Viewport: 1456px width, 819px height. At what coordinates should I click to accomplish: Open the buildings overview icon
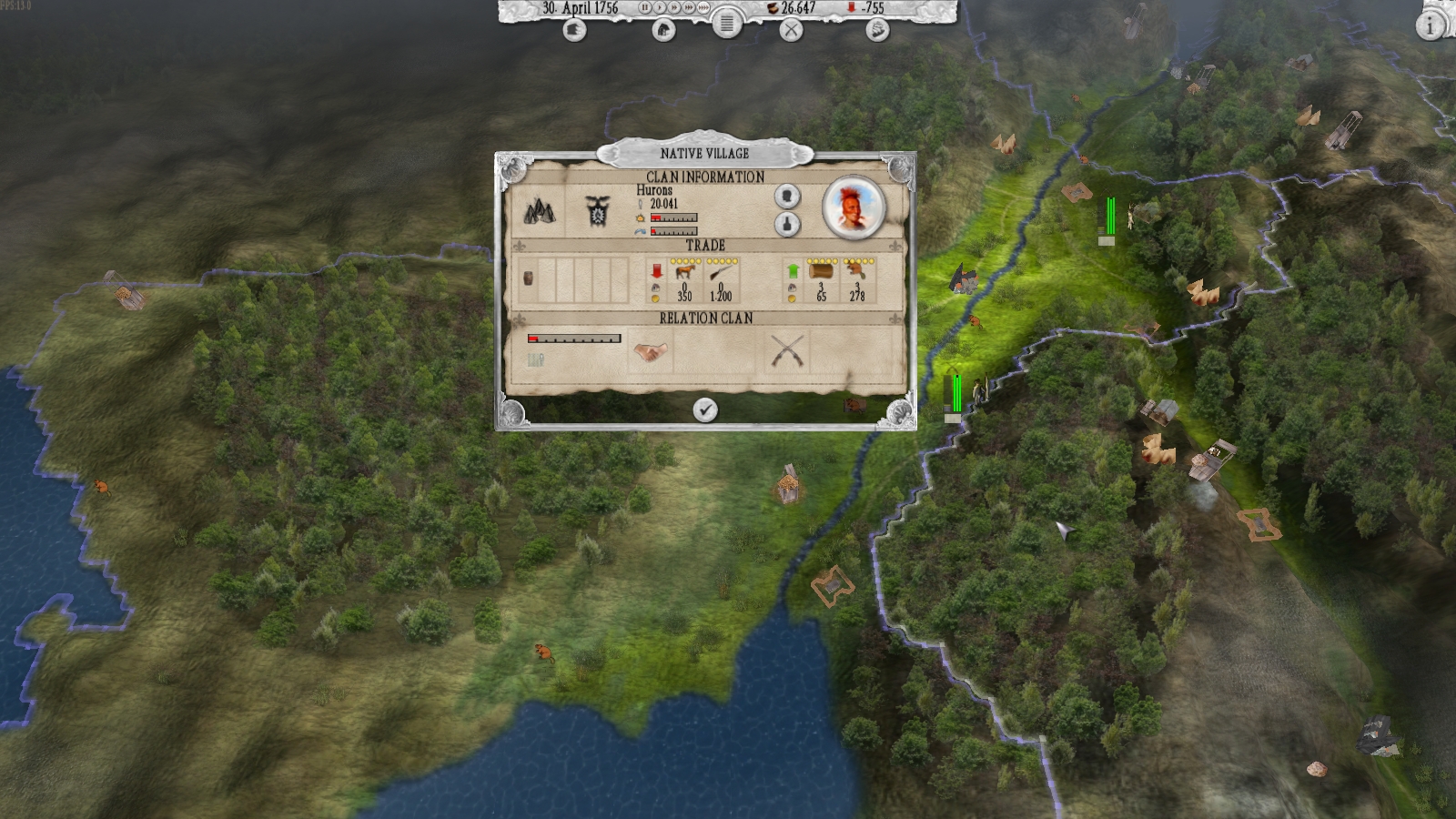tap(662, 30)
